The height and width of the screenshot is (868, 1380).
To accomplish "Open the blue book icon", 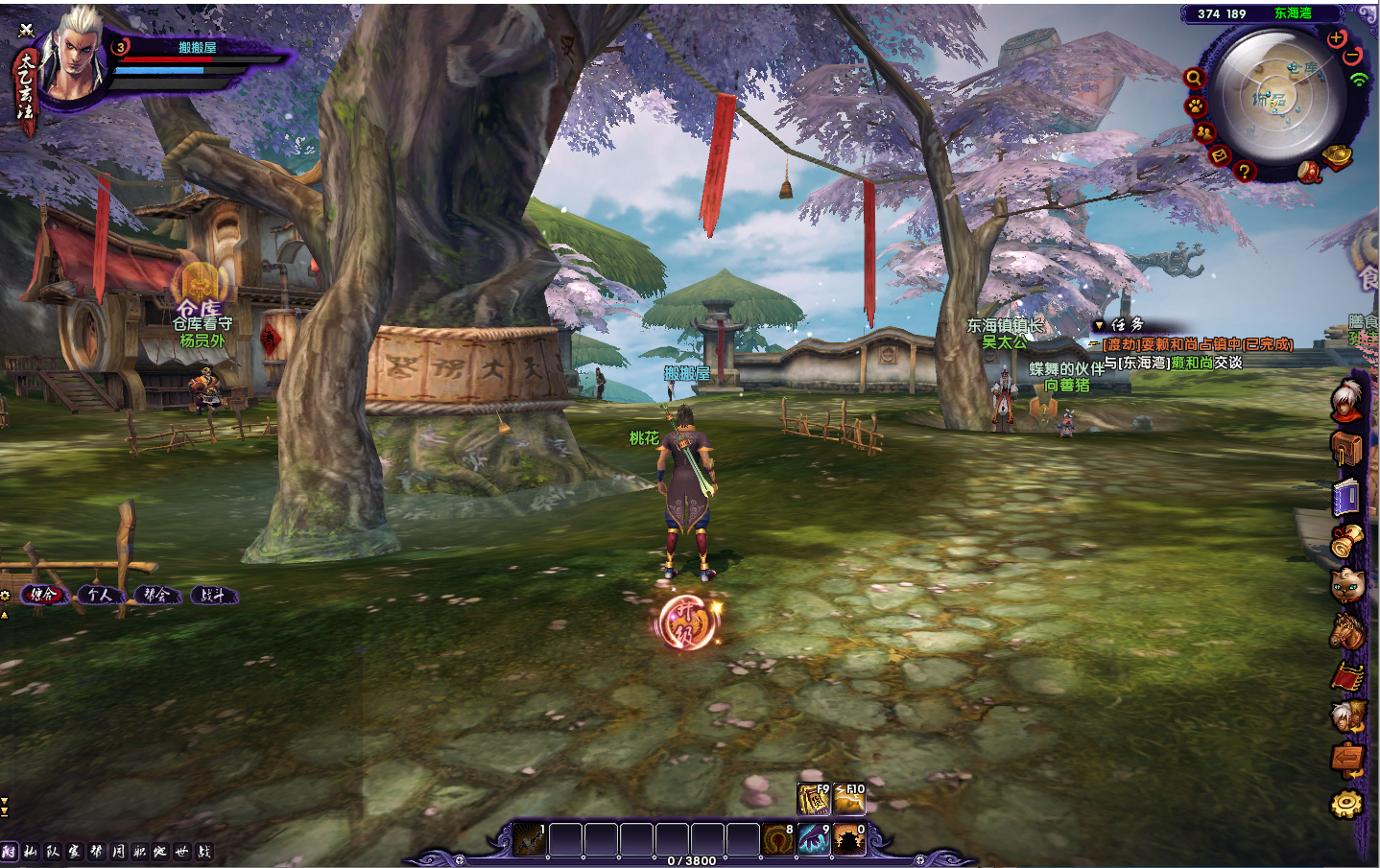I will (x=1347, y=497).
